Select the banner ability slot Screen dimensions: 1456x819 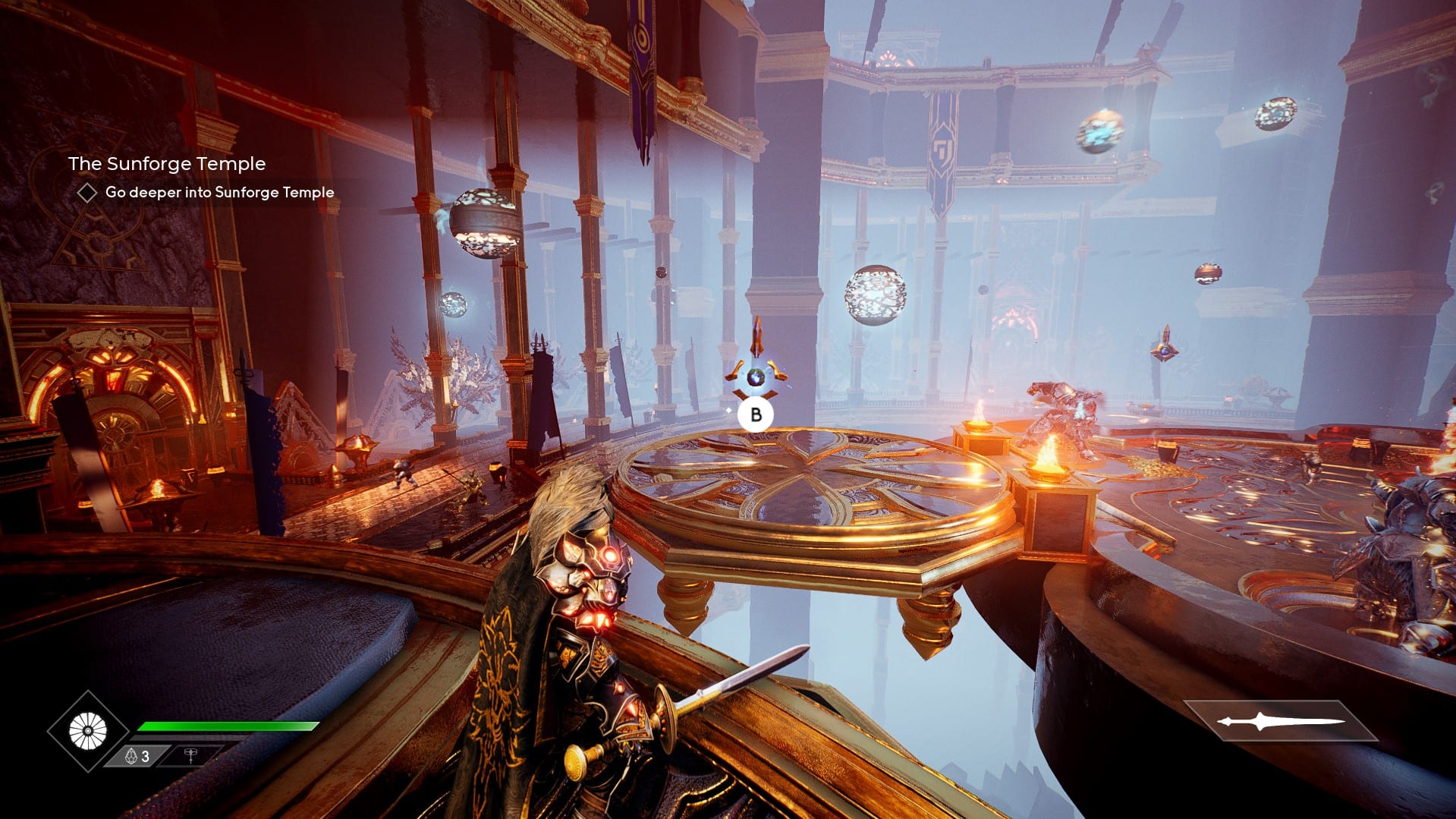(x=190, y=756)
